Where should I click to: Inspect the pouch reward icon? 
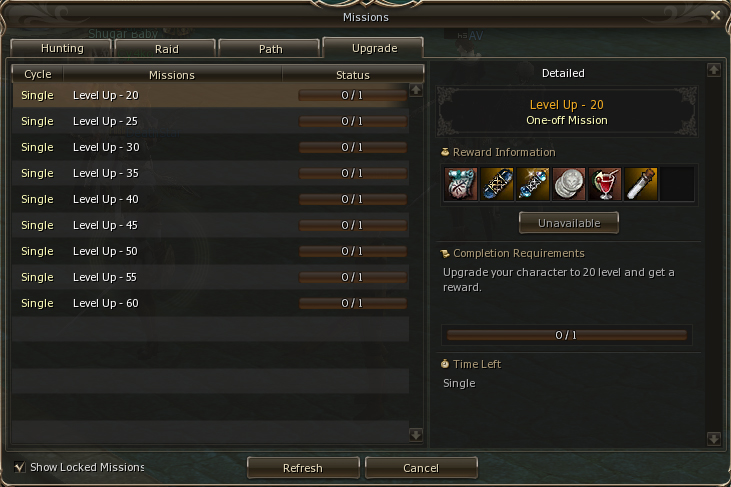[461, 184]
